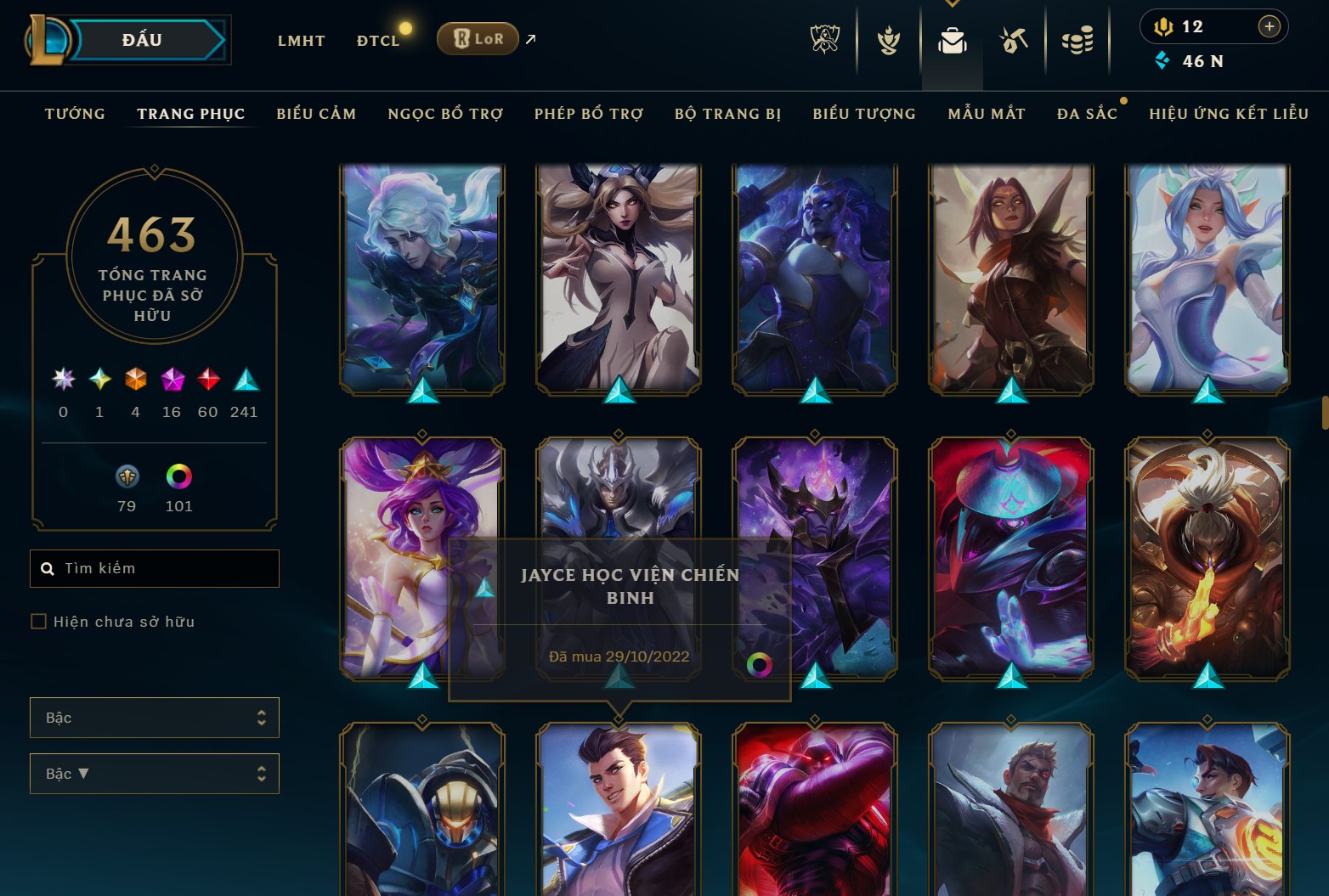Viewport: 1329px width, 896px height.
Task: Open the store coins icon
Action: click(1077, 40)
